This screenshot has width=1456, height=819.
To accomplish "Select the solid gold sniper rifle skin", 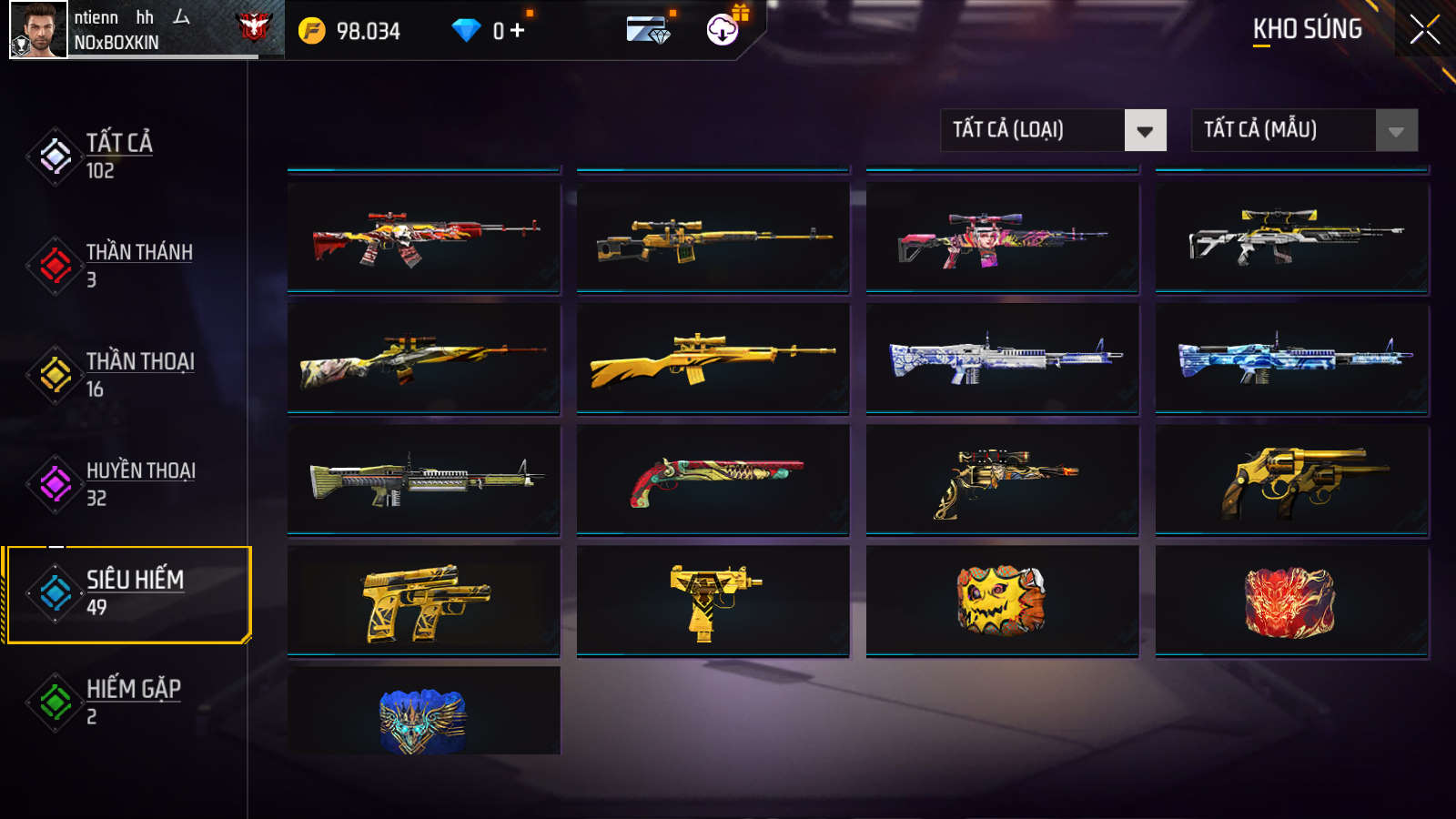I will [x=713, y=359].
